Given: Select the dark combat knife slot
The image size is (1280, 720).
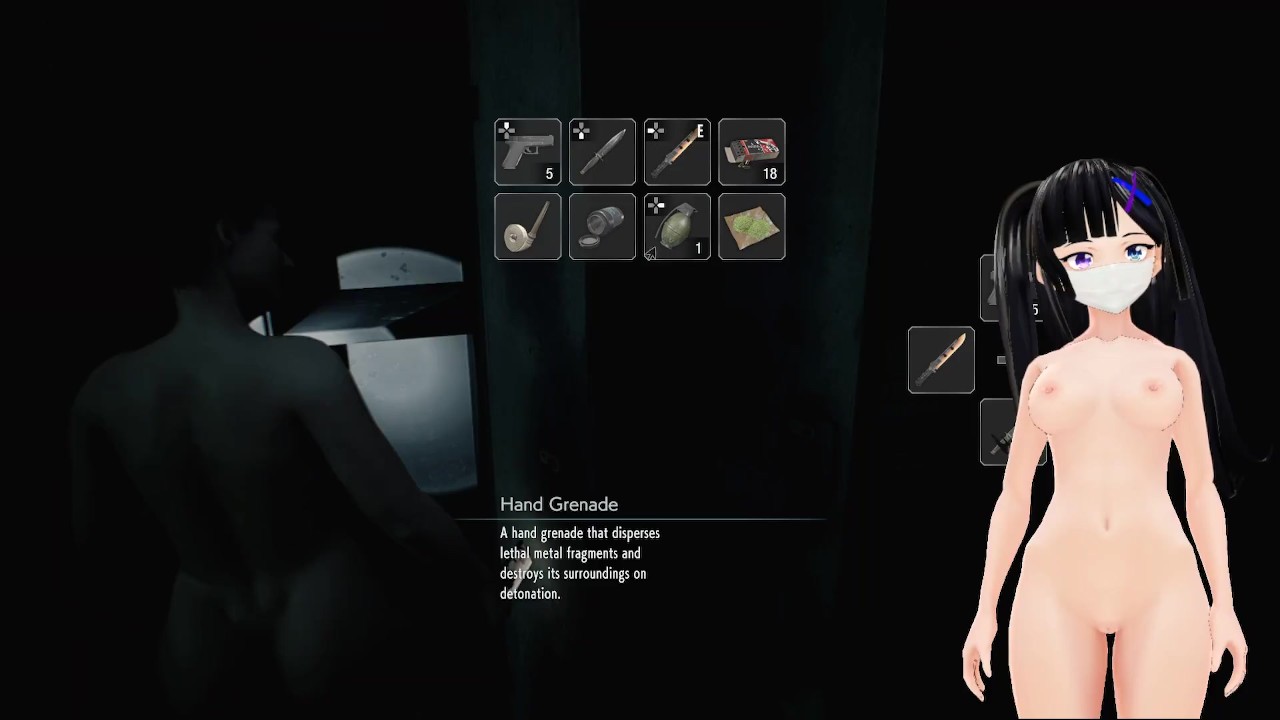Looking at the screenshot, I should [x=602, y=152].
